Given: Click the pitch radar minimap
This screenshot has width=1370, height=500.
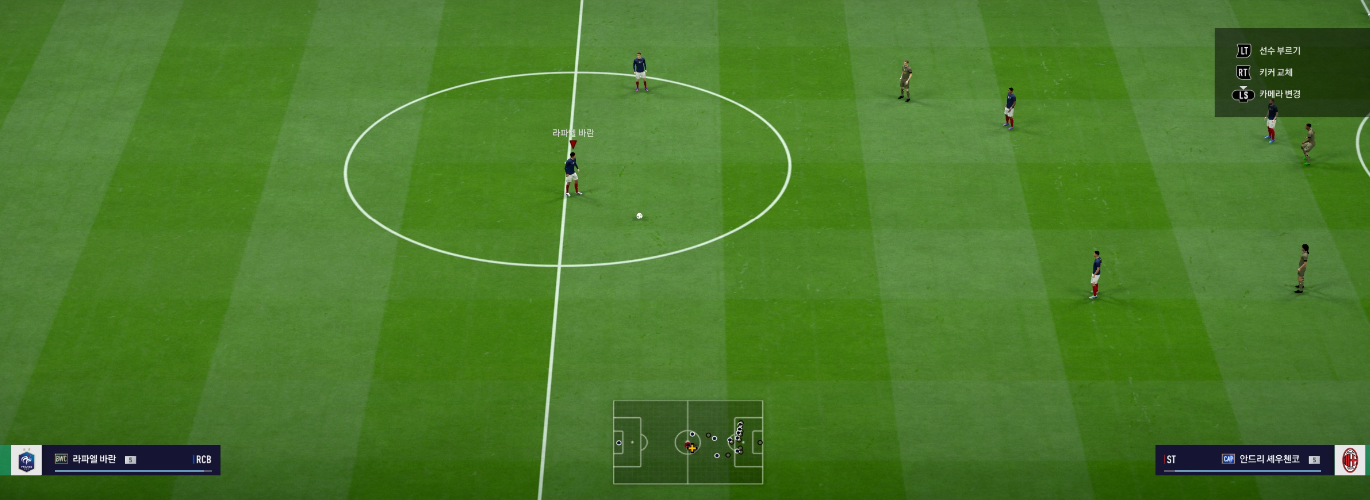Looking at the screenshot, I should (688, 442).
